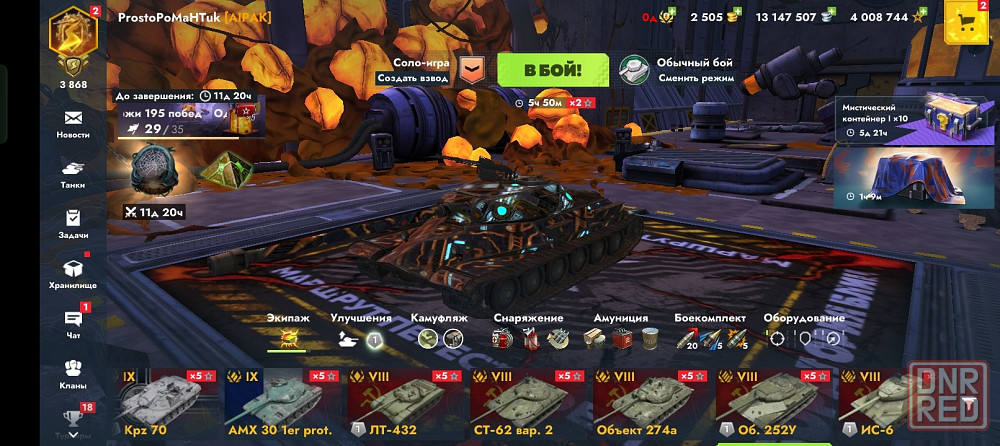Change mode via Обычный бой selector
This screenshot has height=446, width=1000.
coord(679,70)
